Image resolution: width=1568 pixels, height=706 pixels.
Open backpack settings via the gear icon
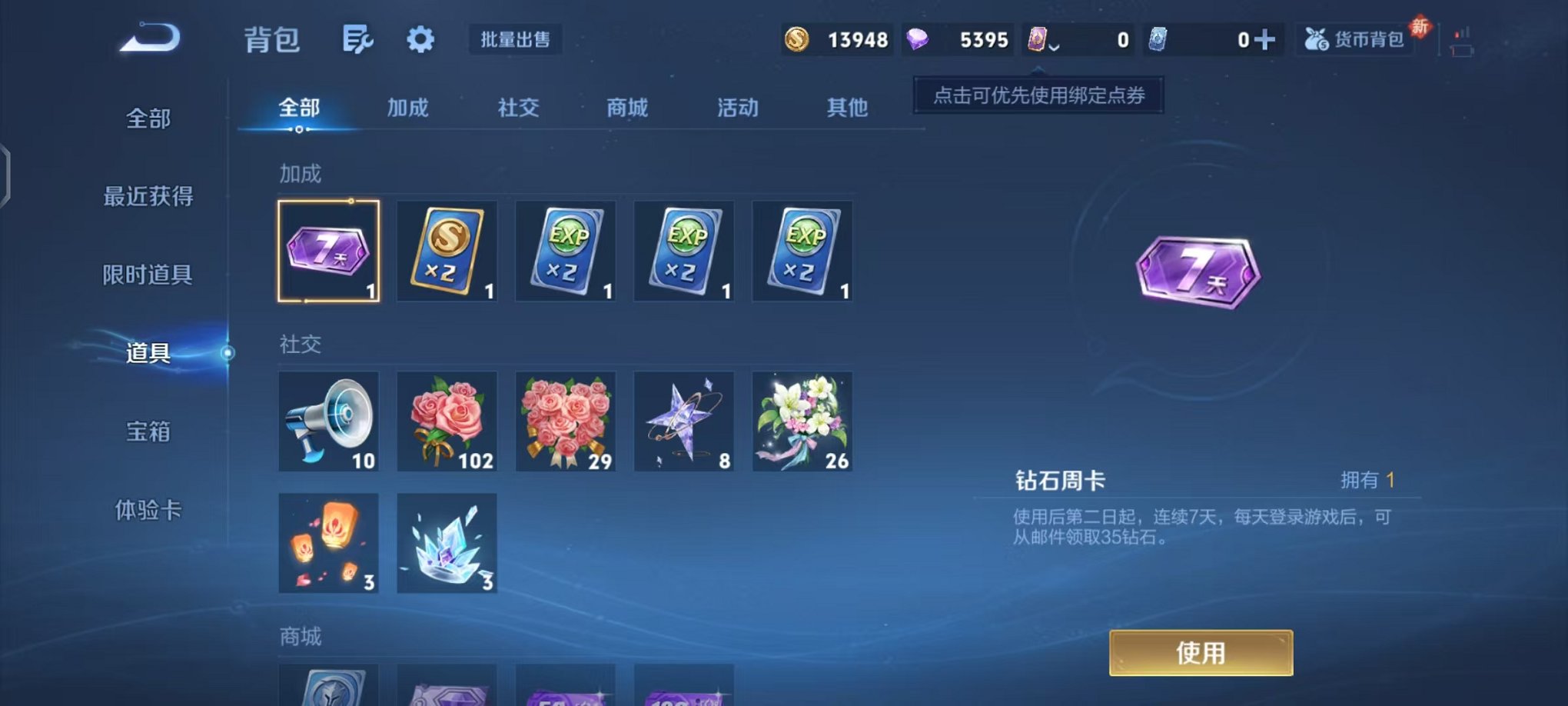[x=419, y=40]
